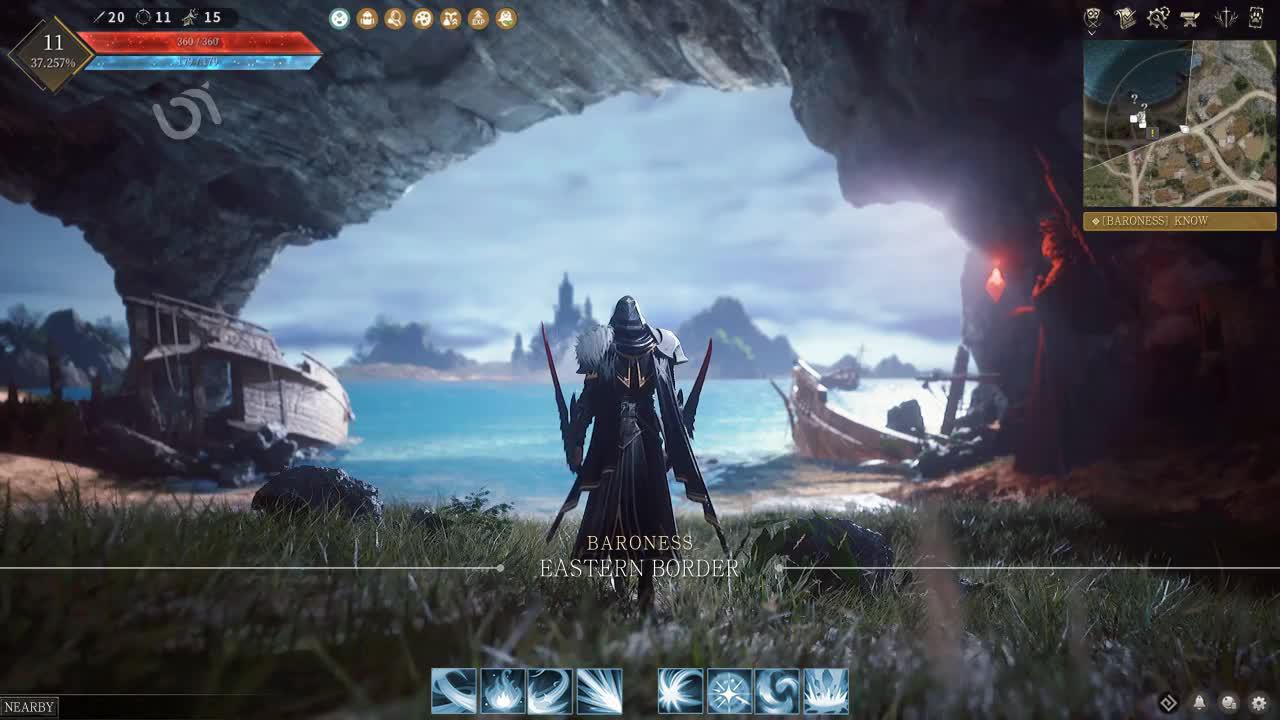Open the minimap
The height and width of the screenshot is (720, 1280).
pos(1180,123)
